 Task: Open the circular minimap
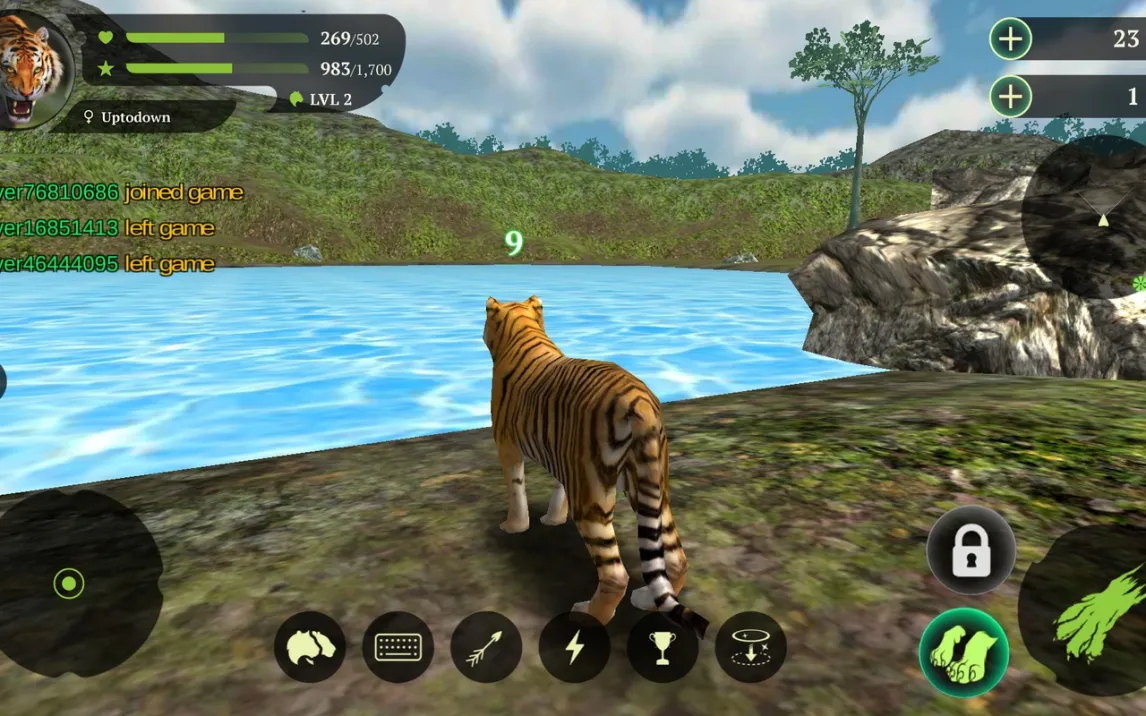(1090, 216)
